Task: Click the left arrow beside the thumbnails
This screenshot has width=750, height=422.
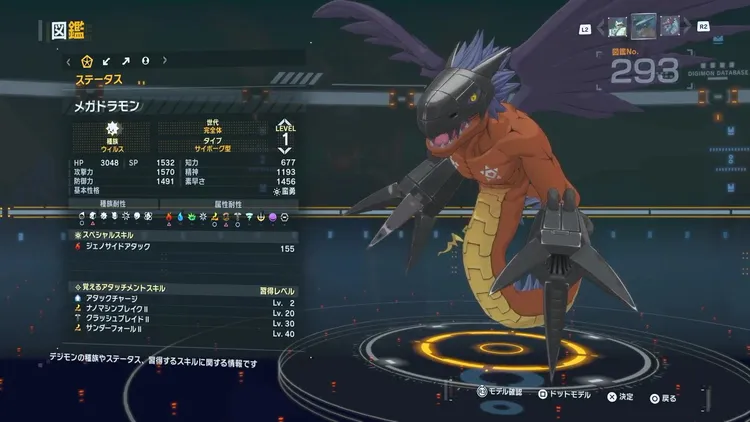Action: 600,25
